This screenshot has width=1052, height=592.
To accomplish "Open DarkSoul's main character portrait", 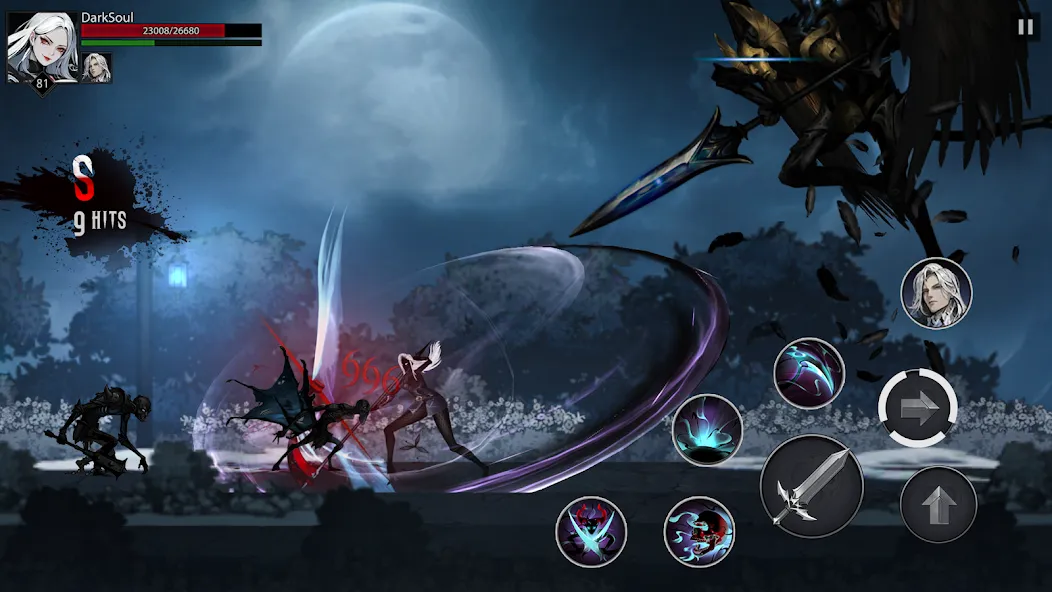I will point(41,46).
